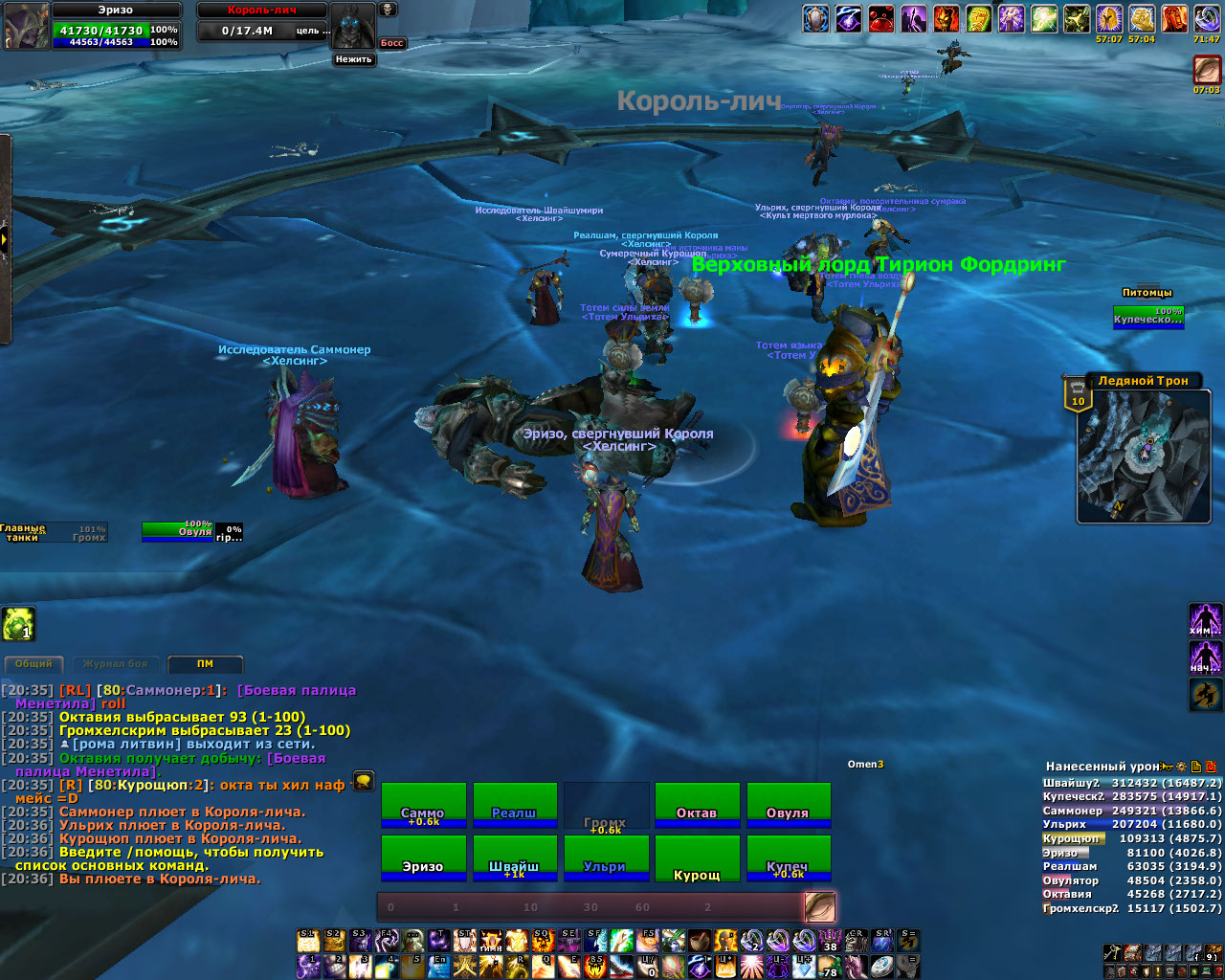Click the Эризо player portrait

(x=25, y=27)
